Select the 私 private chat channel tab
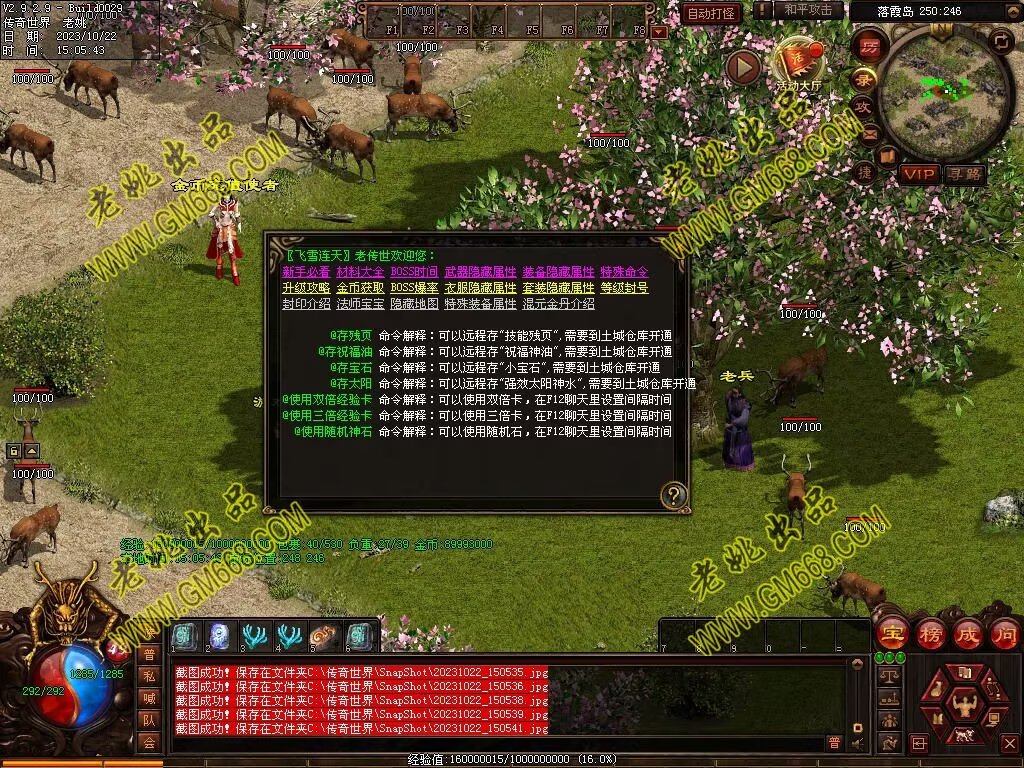This screenshot has width=1024, height=768. point(149,676)
